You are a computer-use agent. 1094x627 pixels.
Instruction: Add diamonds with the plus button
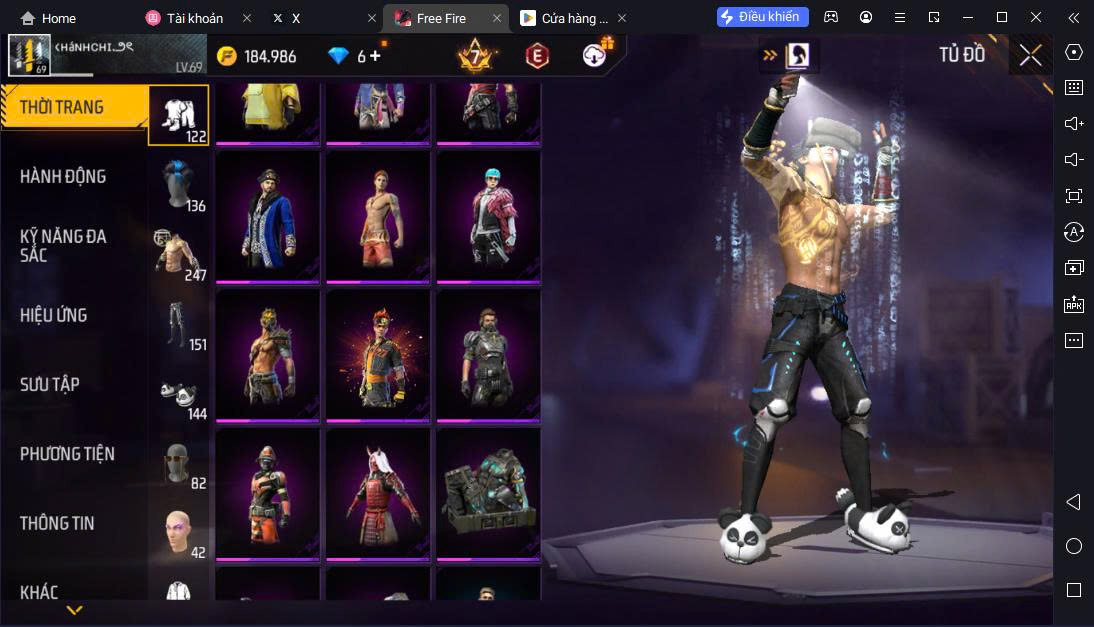coord(376,56)
